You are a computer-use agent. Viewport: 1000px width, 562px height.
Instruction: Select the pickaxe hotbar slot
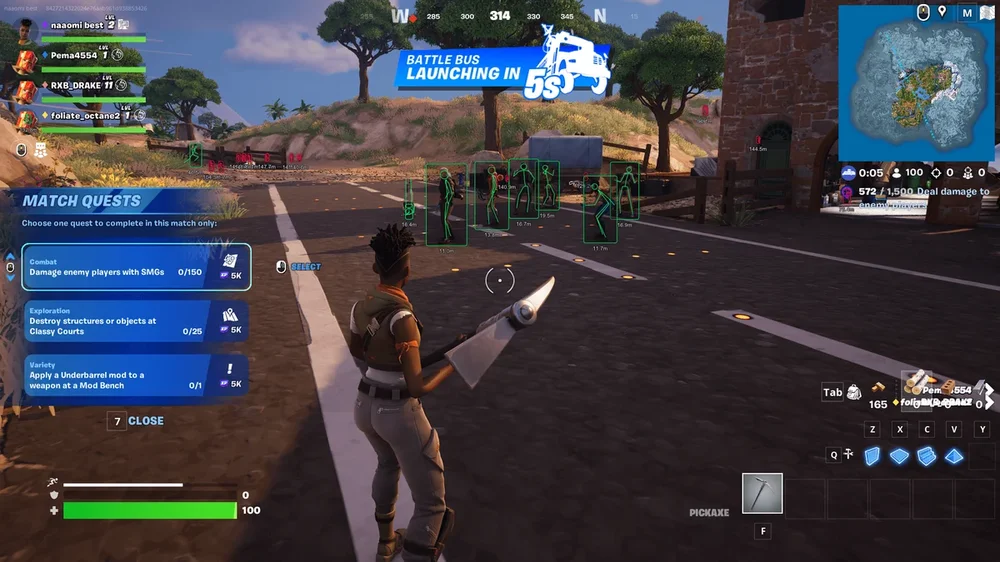[762, 493]
